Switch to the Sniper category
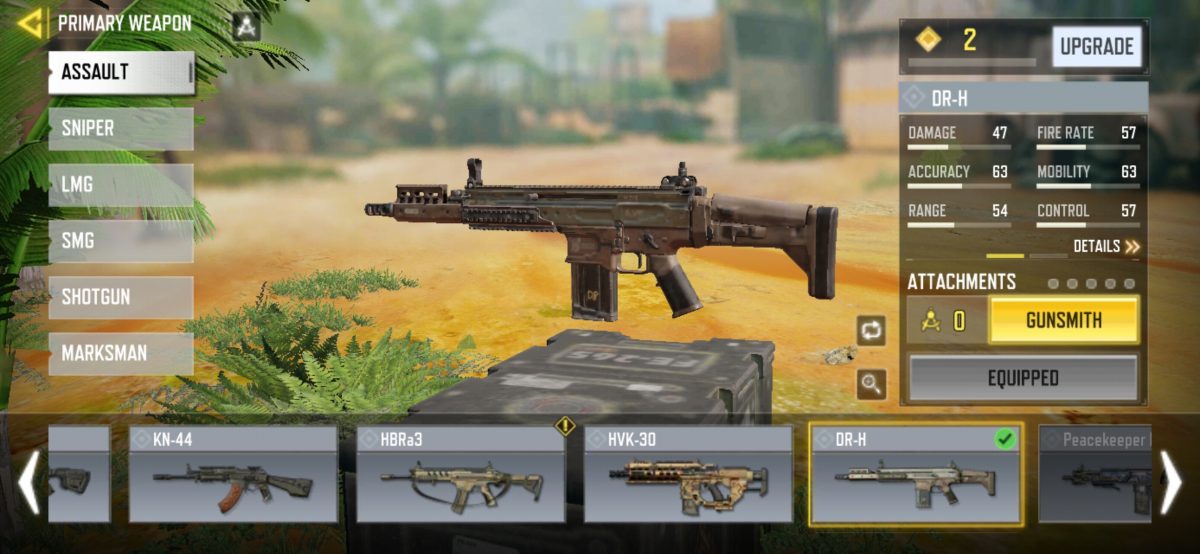Screen dimensions: 1200x554 [x=121, y=129]
